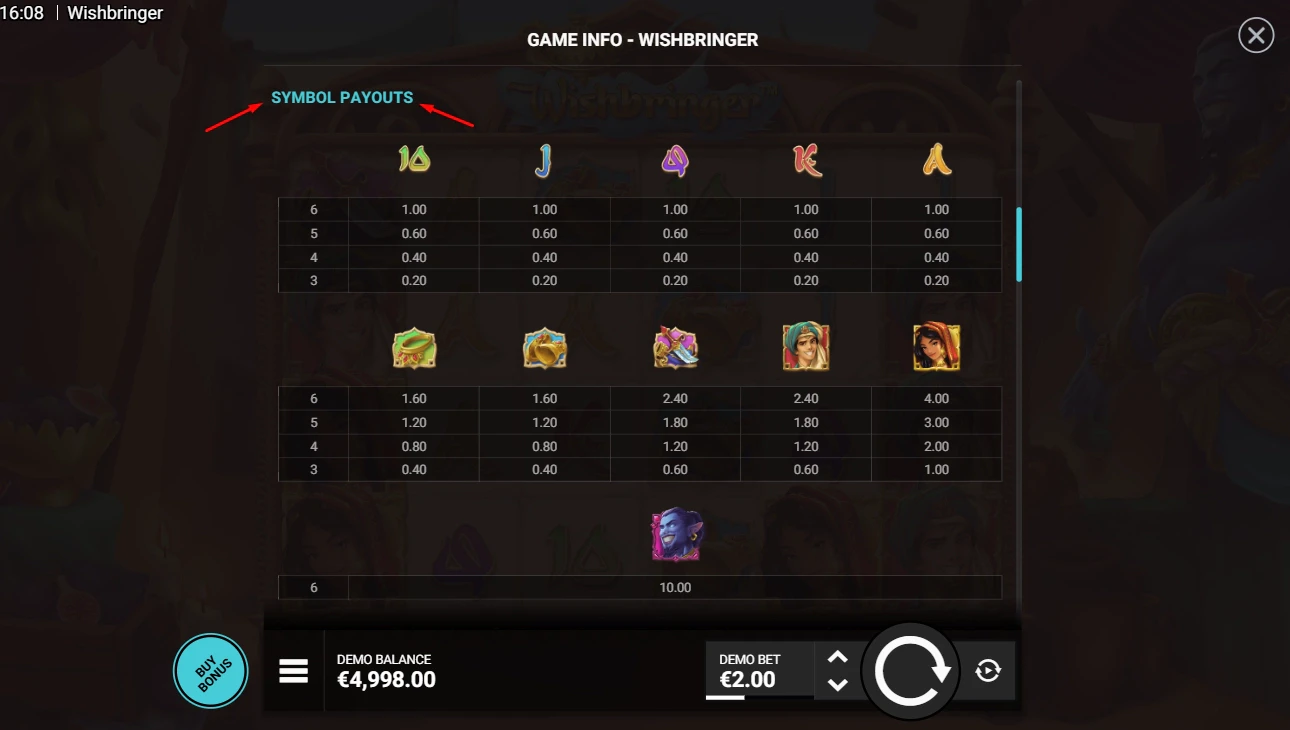
Task: Click the red K symbol
Action: pos(806,158)
